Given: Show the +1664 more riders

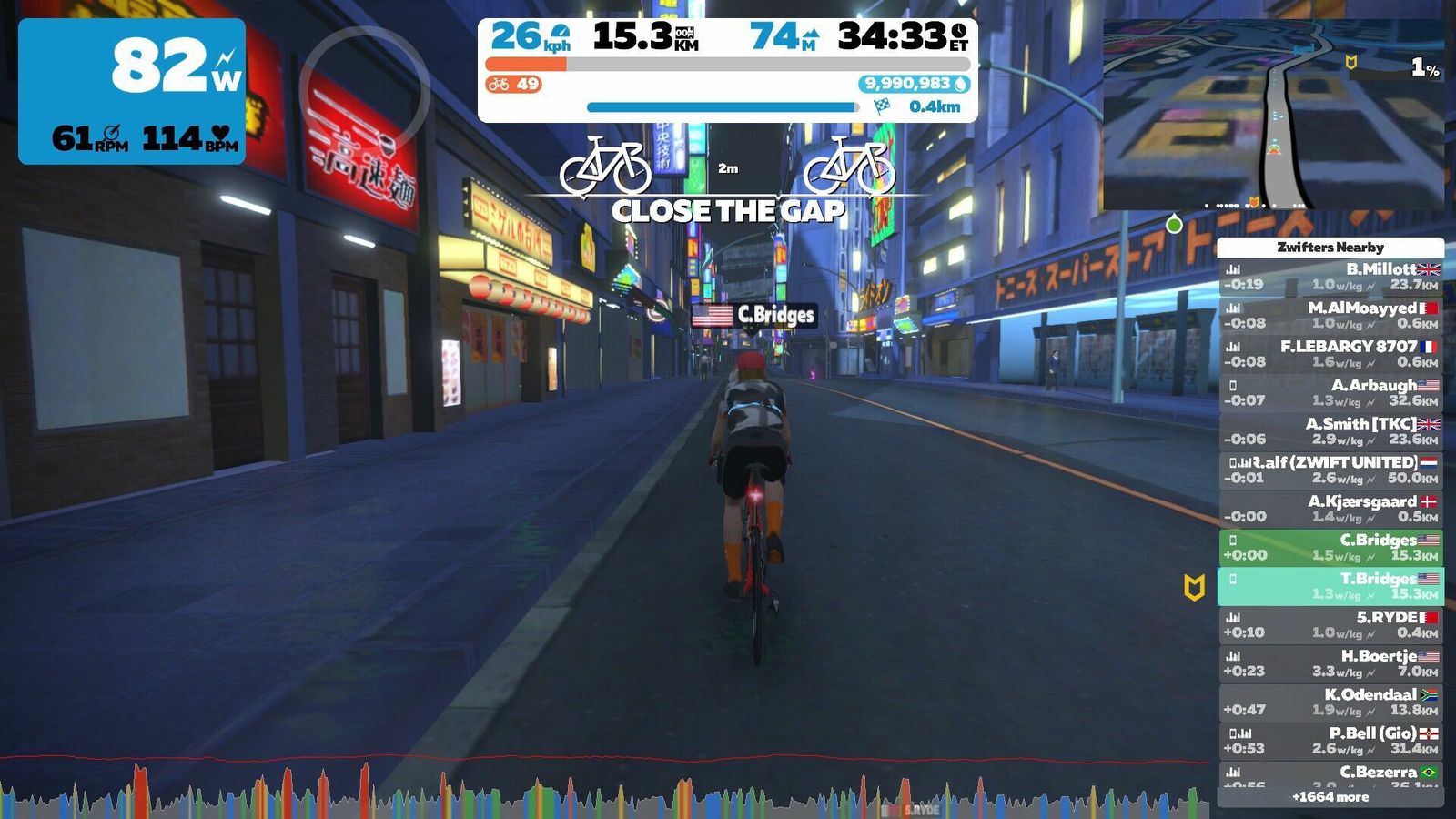Looking at the screenshot, I should [1330, 797].
